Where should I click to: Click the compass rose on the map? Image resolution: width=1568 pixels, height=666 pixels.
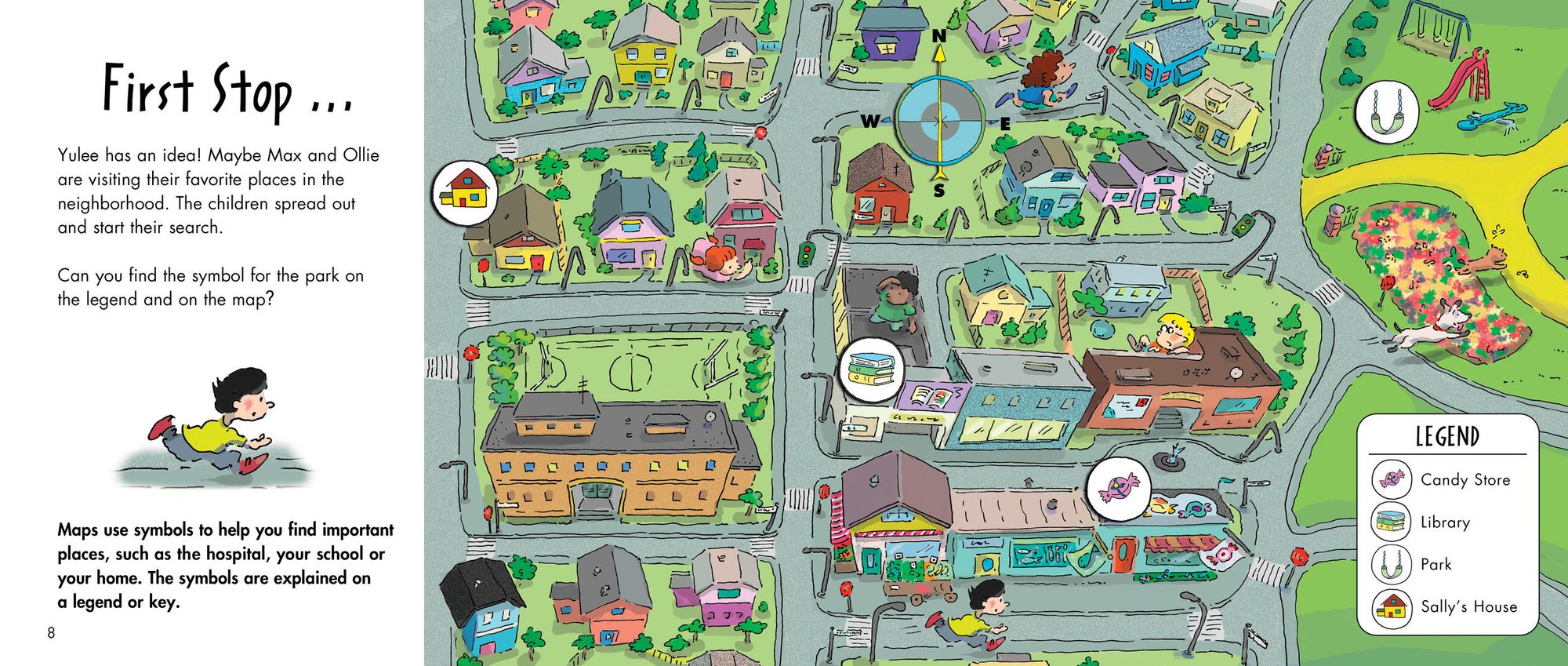coord(939,121)
